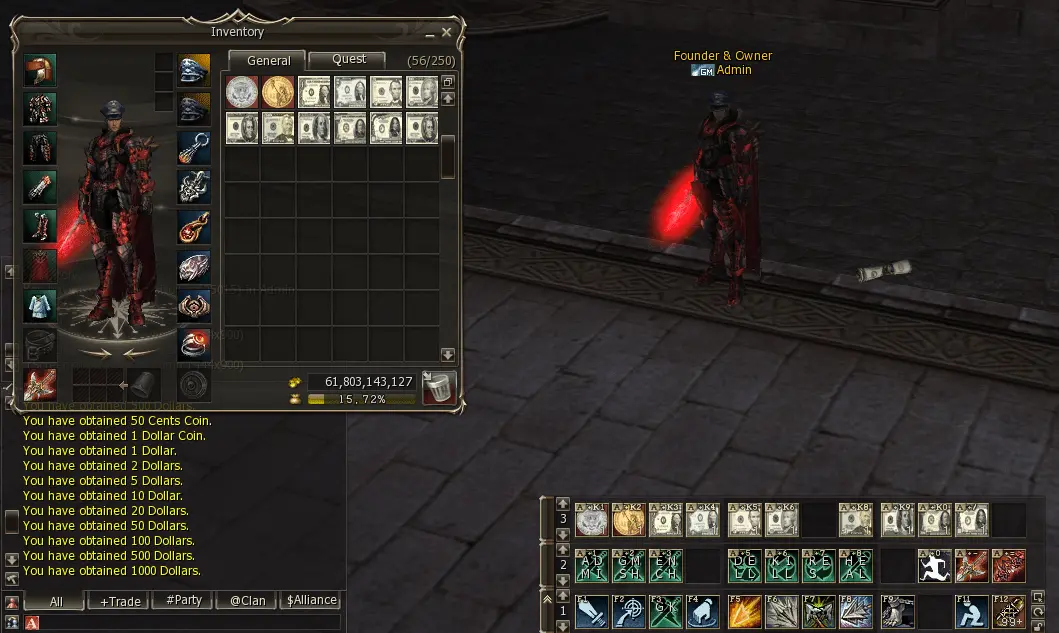1059x633 pixels.
Task: Select the General inventory tab
Action: (x=268, y=60)
